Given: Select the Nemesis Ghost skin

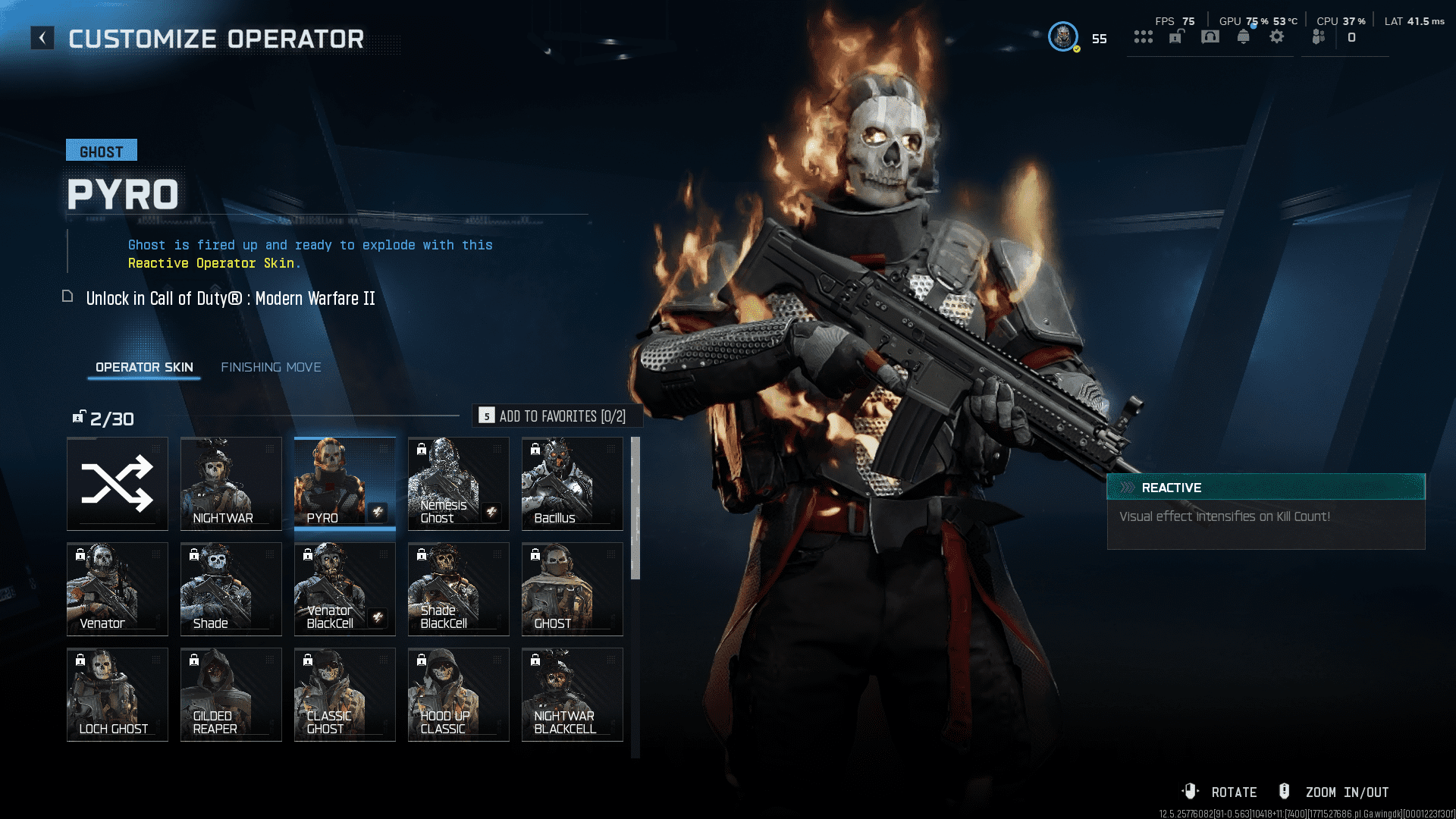Looking at the screenshot, I should click(459, 484).
